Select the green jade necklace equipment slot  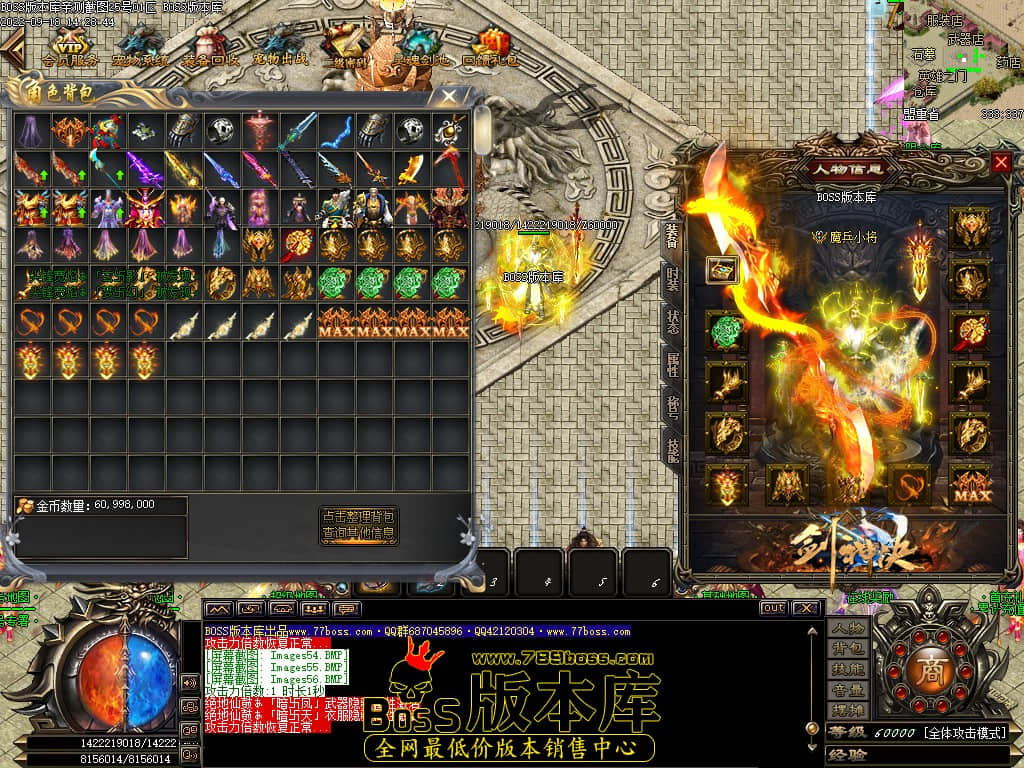pos(727,332)
